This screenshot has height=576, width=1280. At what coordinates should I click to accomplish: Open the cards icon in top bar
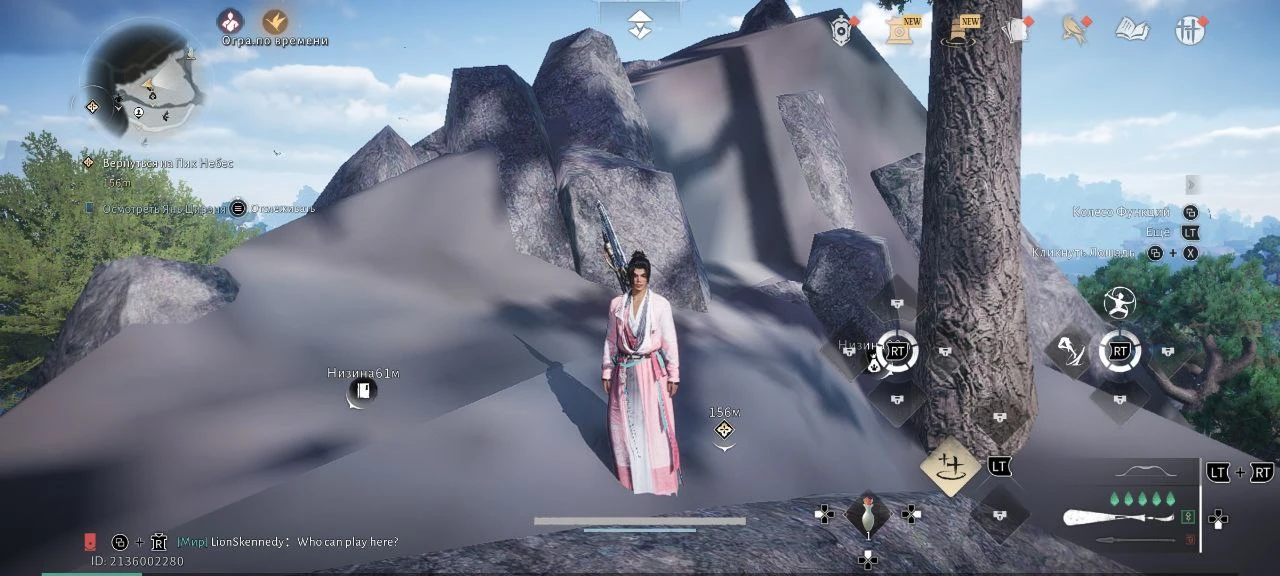pyautogui.click(x=1016, y=30)
